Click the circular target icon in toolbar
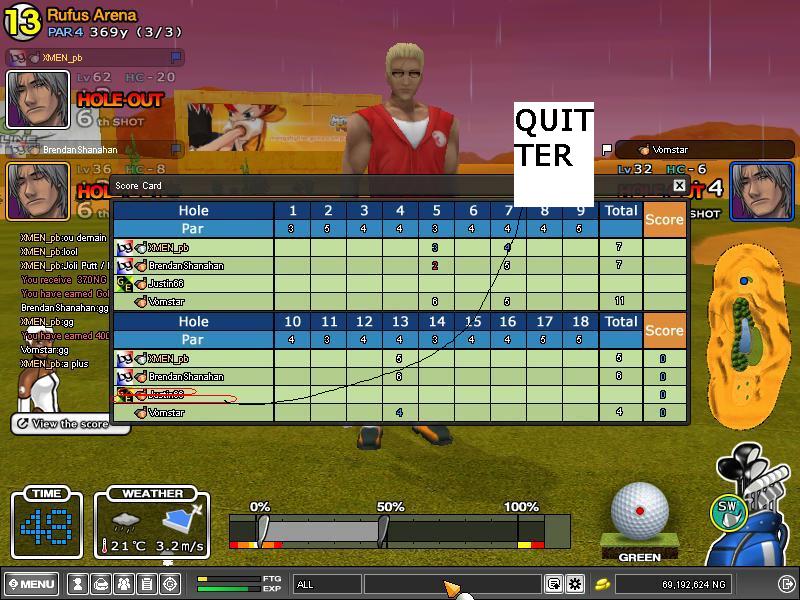 click(x=168, y=584)
